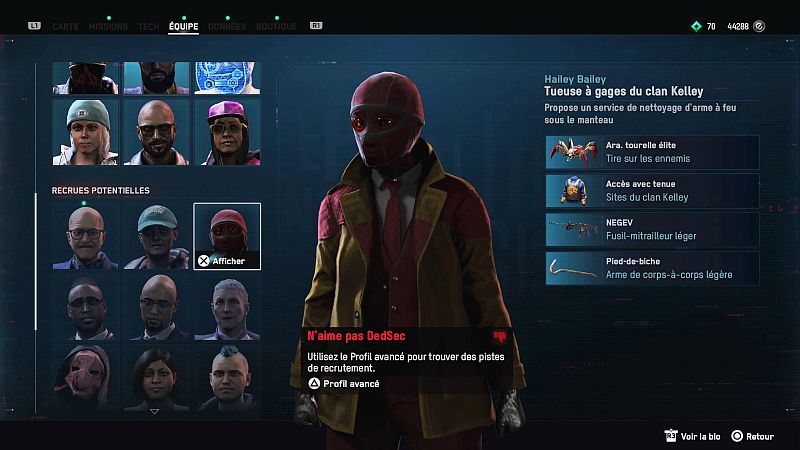Select the ÉQUIPE tab
This screenshot has height=450, width=800.
[183, 26]
